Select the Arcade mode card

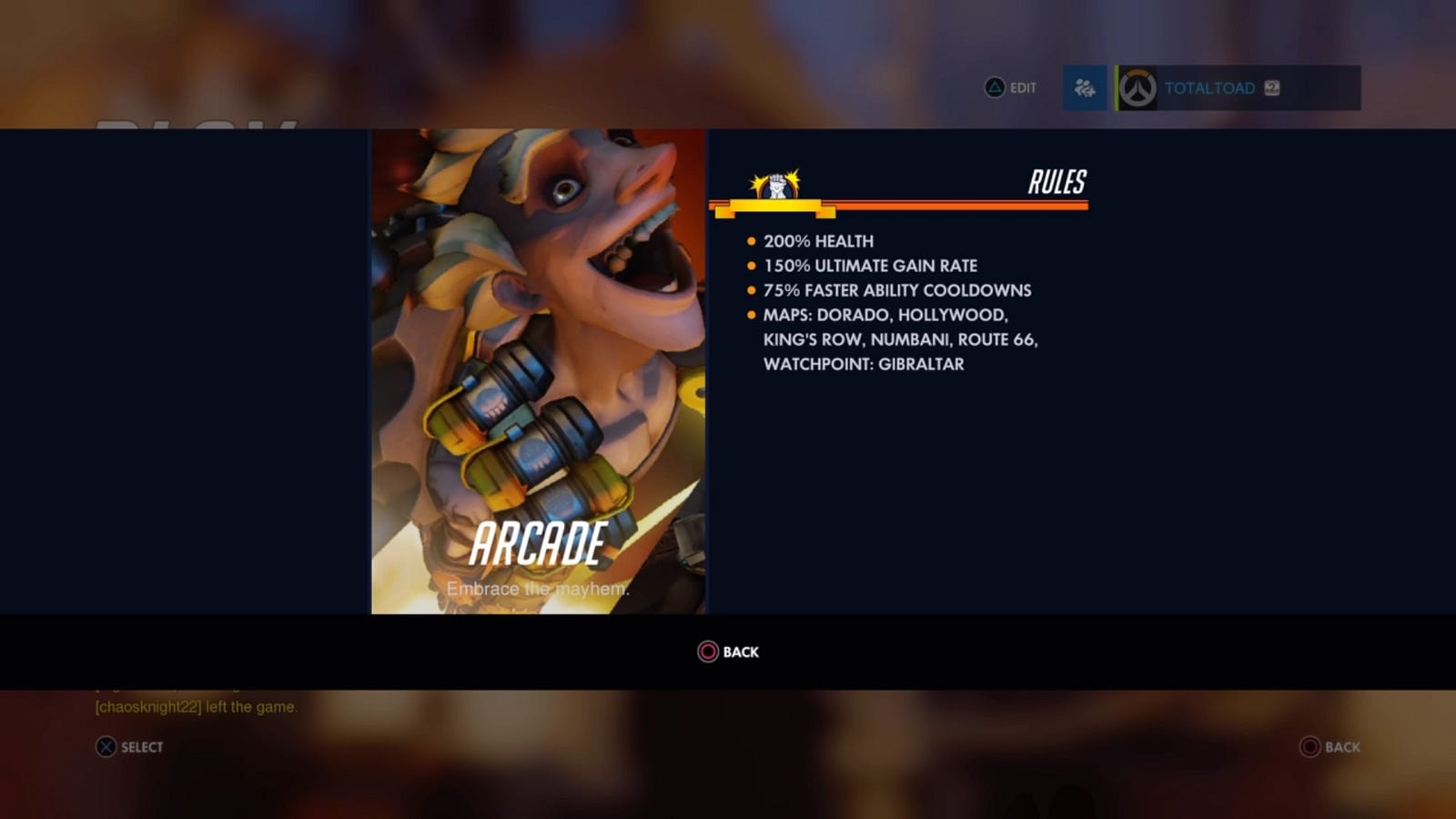tap(538, 371)
